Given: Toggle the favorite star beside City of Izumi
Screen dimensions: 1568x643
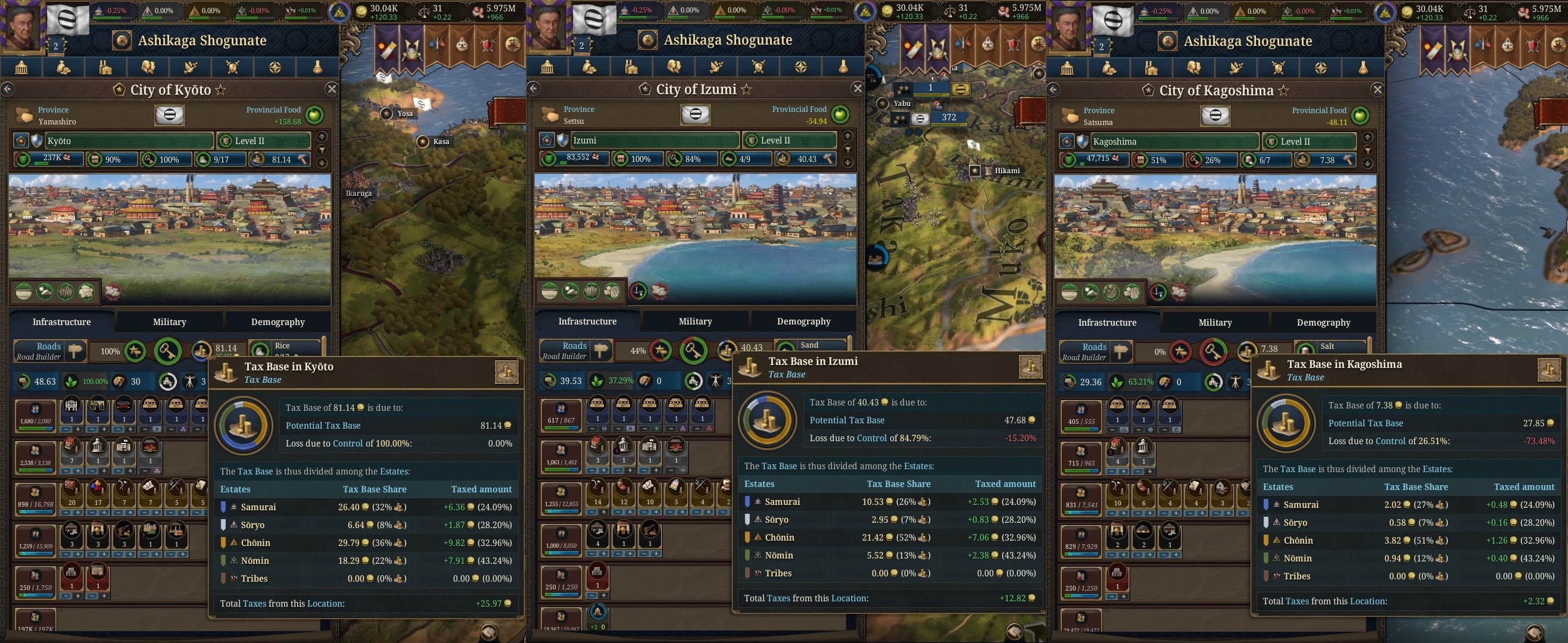Looking at the screenshot, I should [747, 89].
